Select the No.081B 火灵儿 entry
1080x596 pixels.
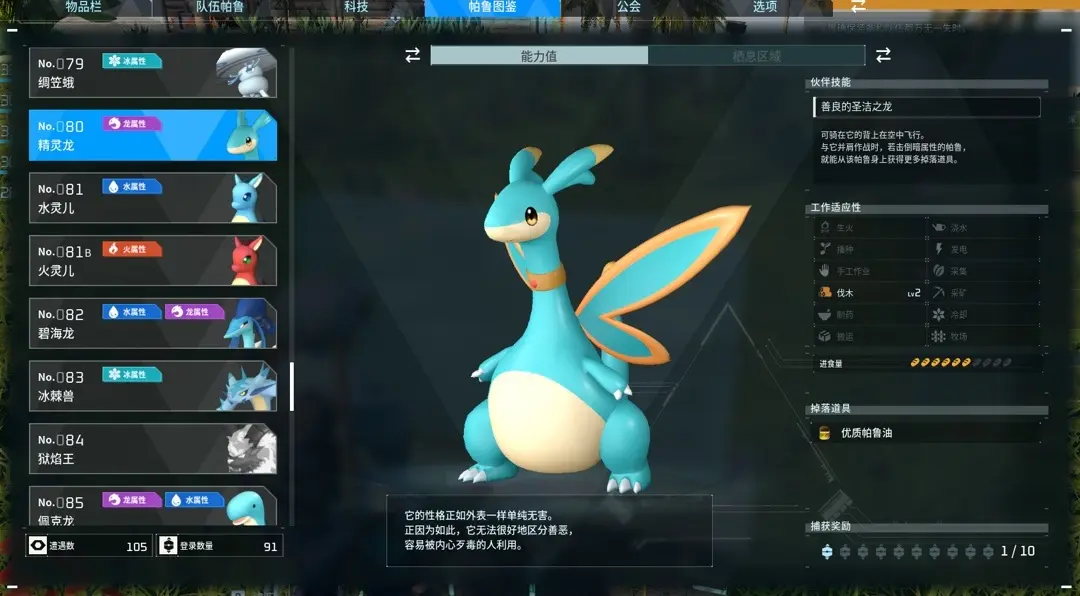click(x=153, y=261)
